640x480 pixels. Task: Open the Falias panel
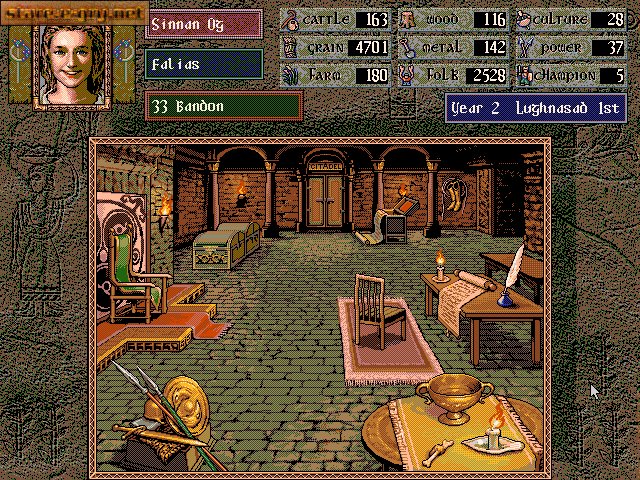point(203,63)
